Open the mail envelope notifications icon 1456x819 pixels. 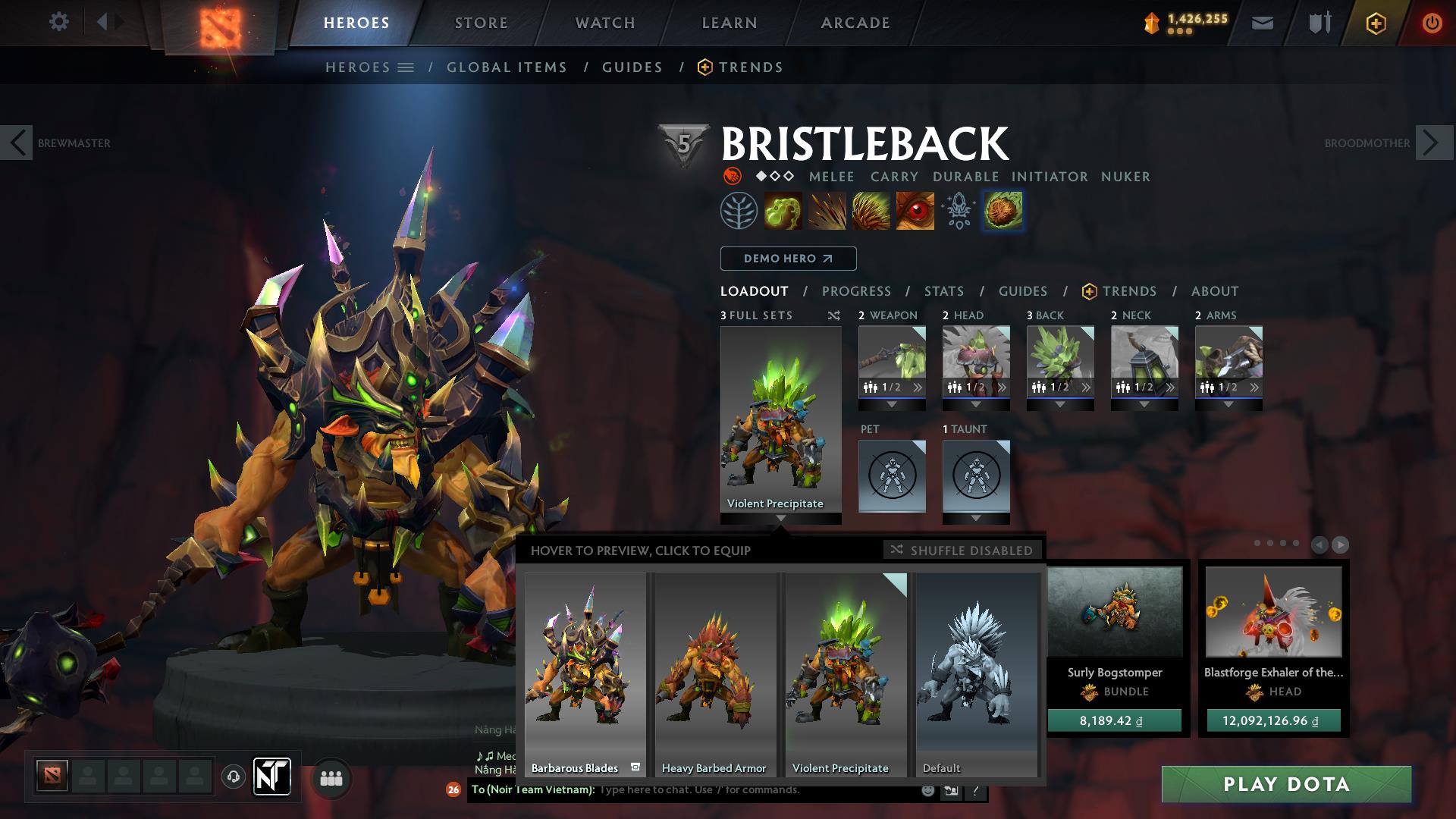click(1261, 23)
